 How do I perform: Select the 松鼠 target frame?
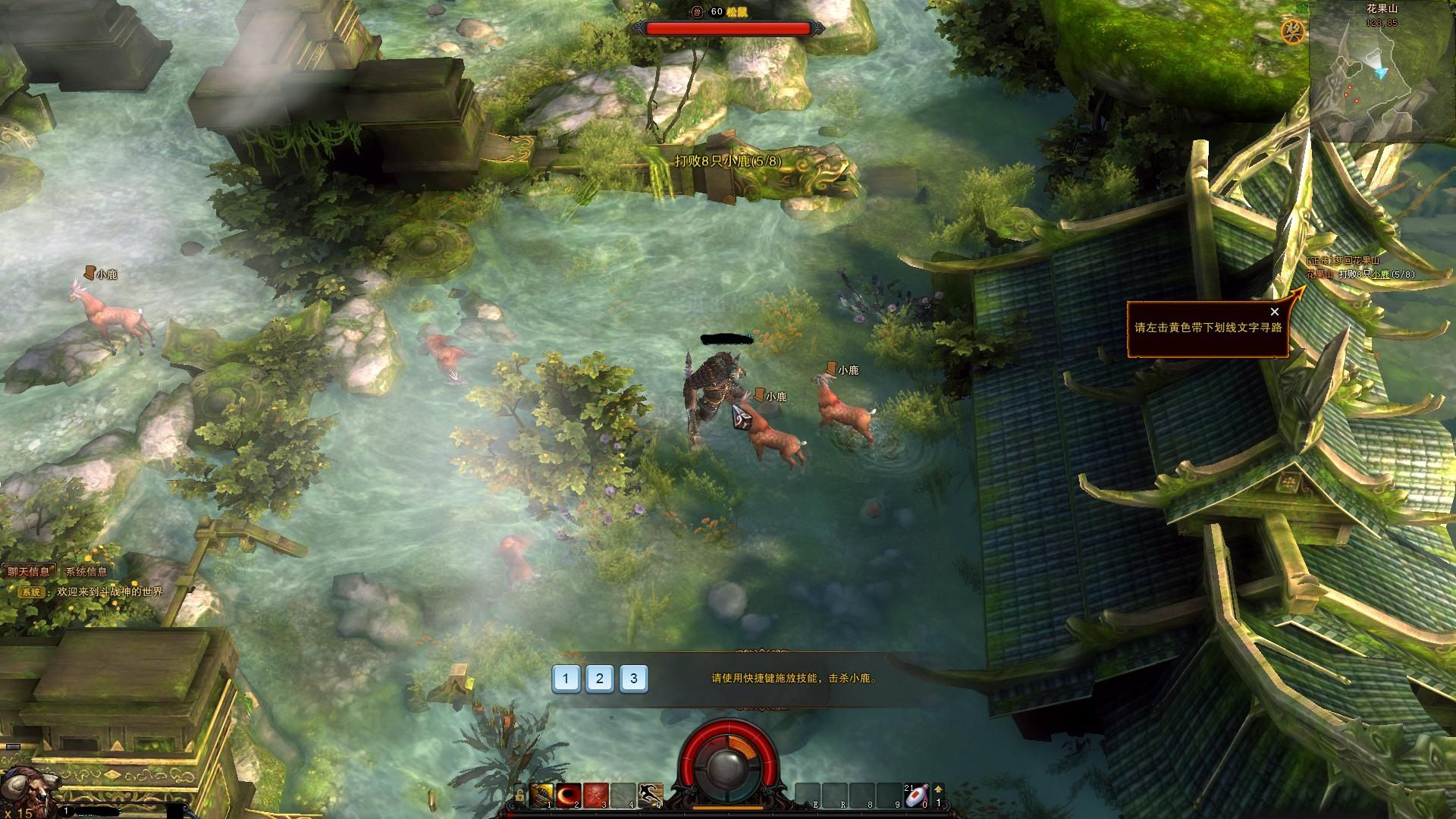[727, 28]
